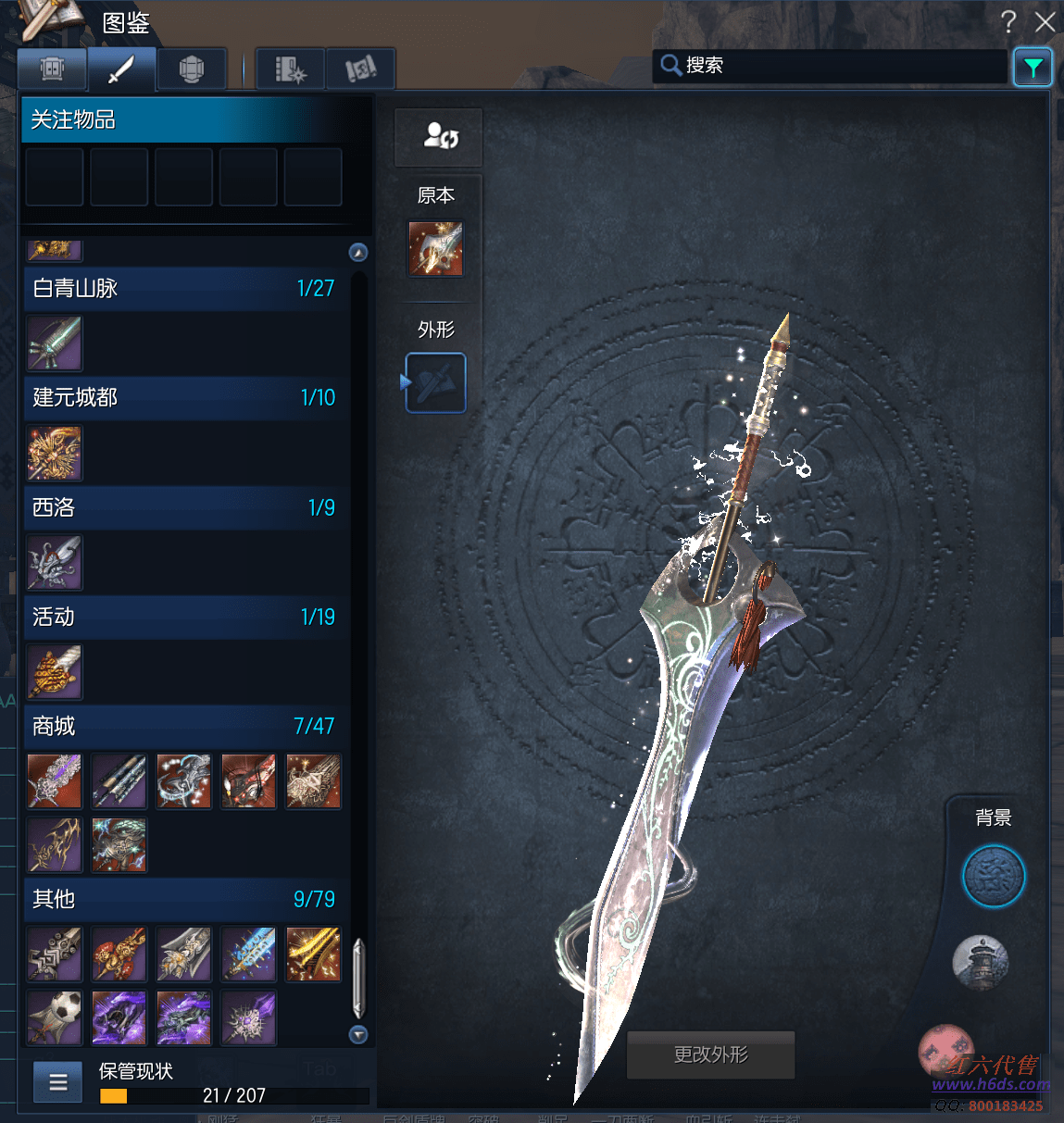This screenshot has width=1064, height=1123.
Task: Click the 更改外形 button
Action: [710, 1054]
